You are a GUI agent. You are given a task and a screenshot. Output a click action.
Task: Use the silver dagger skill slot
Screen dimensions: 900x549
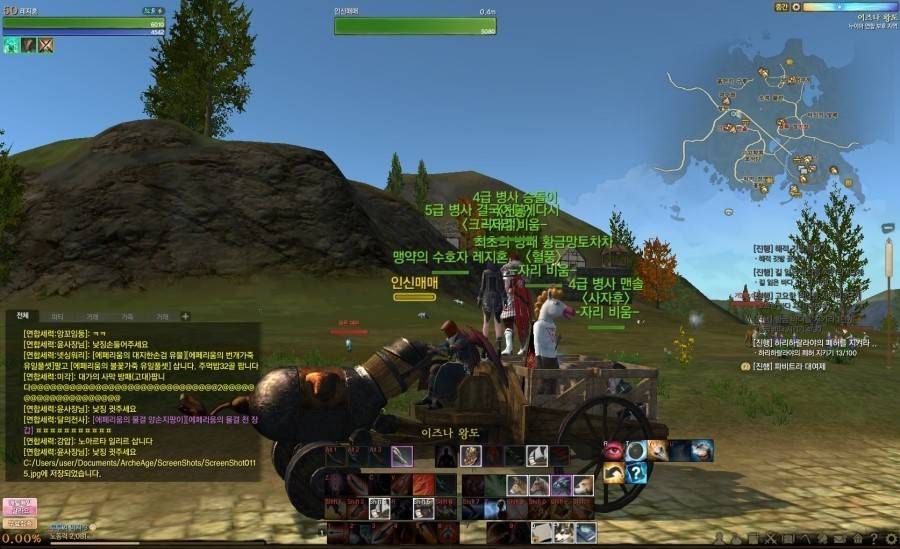401,456
